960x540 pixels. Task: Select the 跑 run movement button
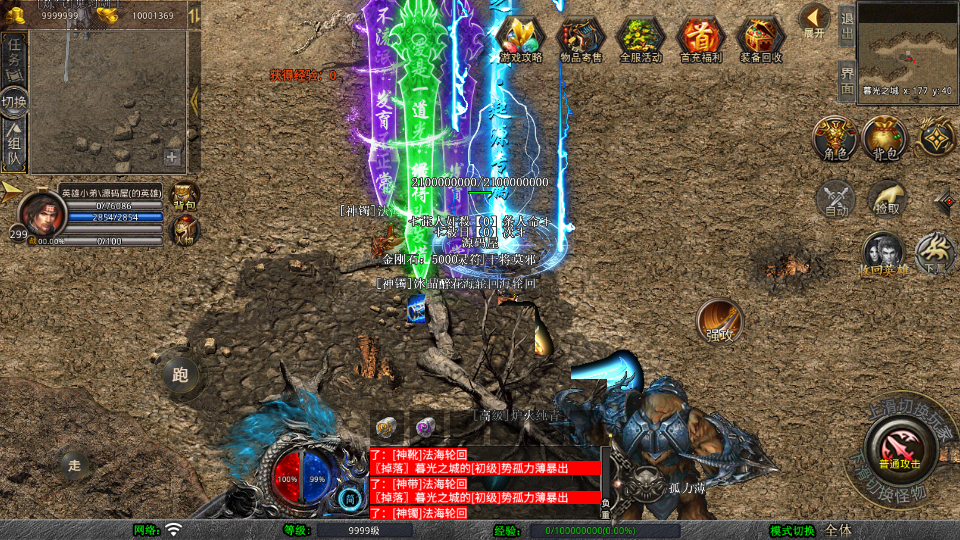click(x=180, y=376)
